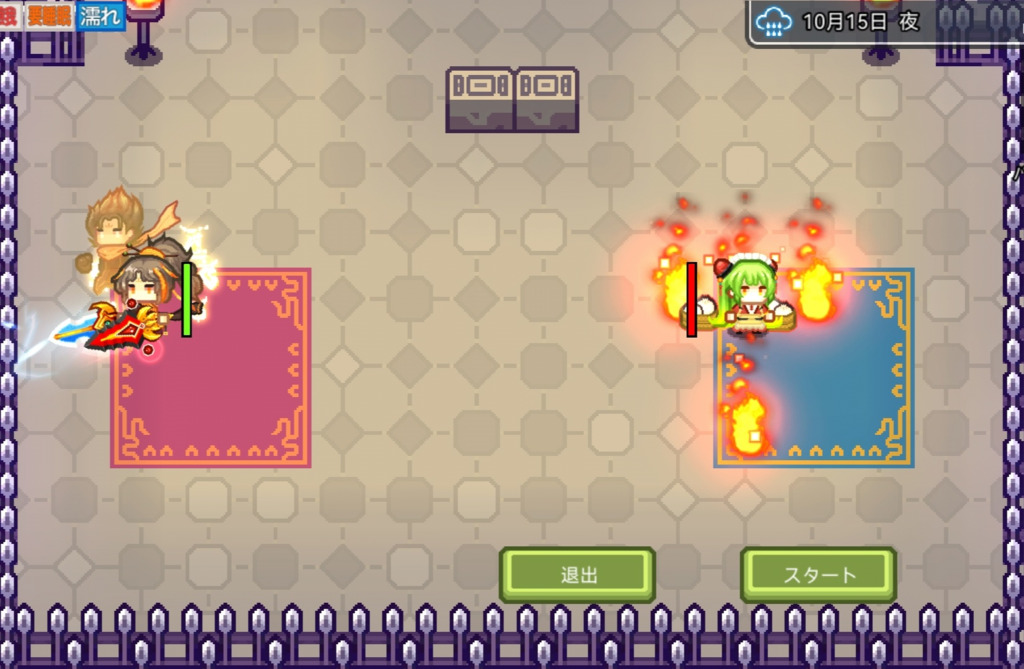Viewport: 1024px width, 669px height.
Task: Select the blue 濡れ status tag
Action: [x=101, y=18]
